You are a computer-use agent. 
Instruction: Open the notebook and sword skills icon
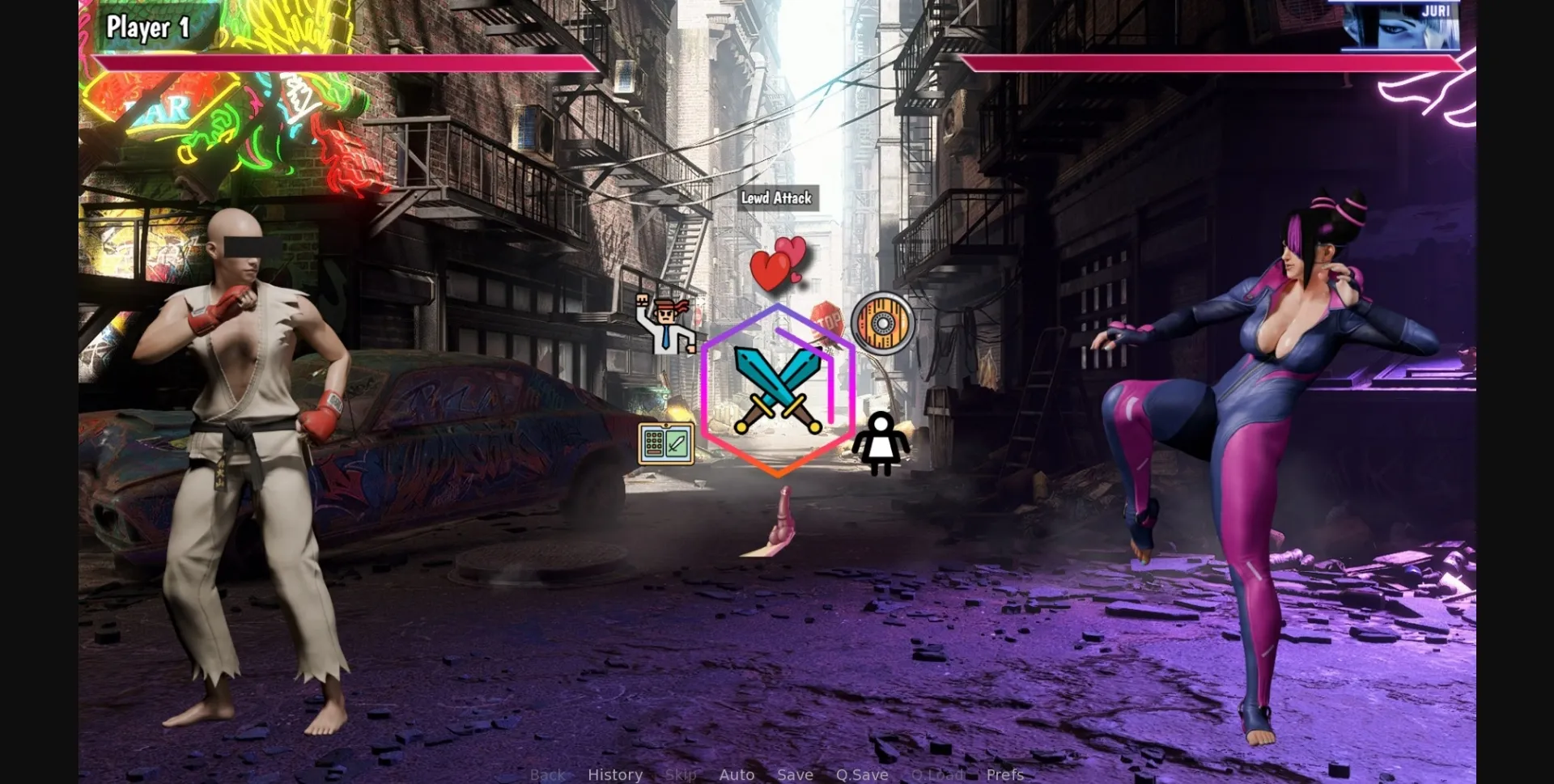coord(667,443)
